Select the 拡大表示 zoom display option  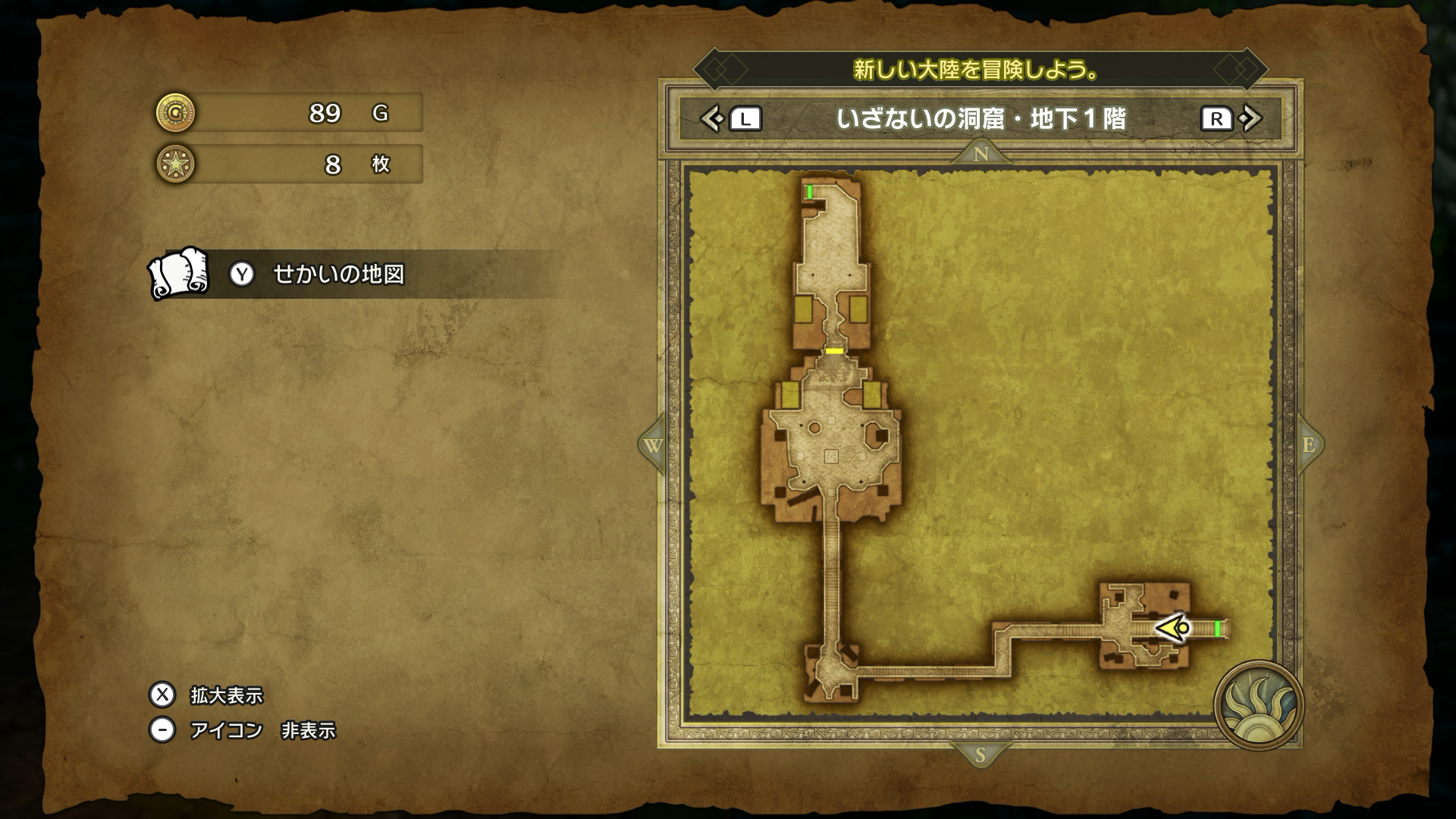click(x=225, y=695)
